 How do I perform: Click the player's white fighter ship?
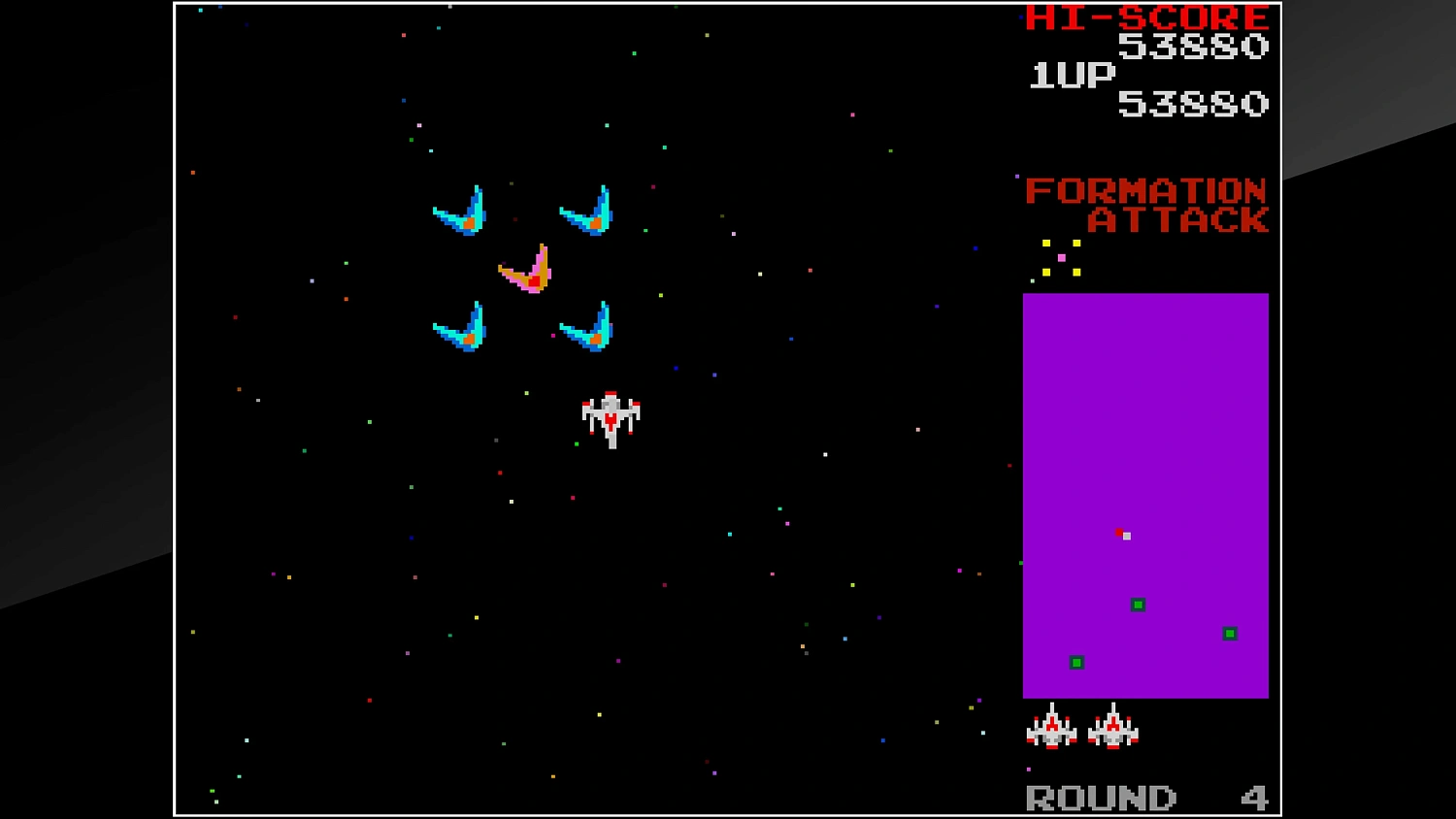pos(611,417)
